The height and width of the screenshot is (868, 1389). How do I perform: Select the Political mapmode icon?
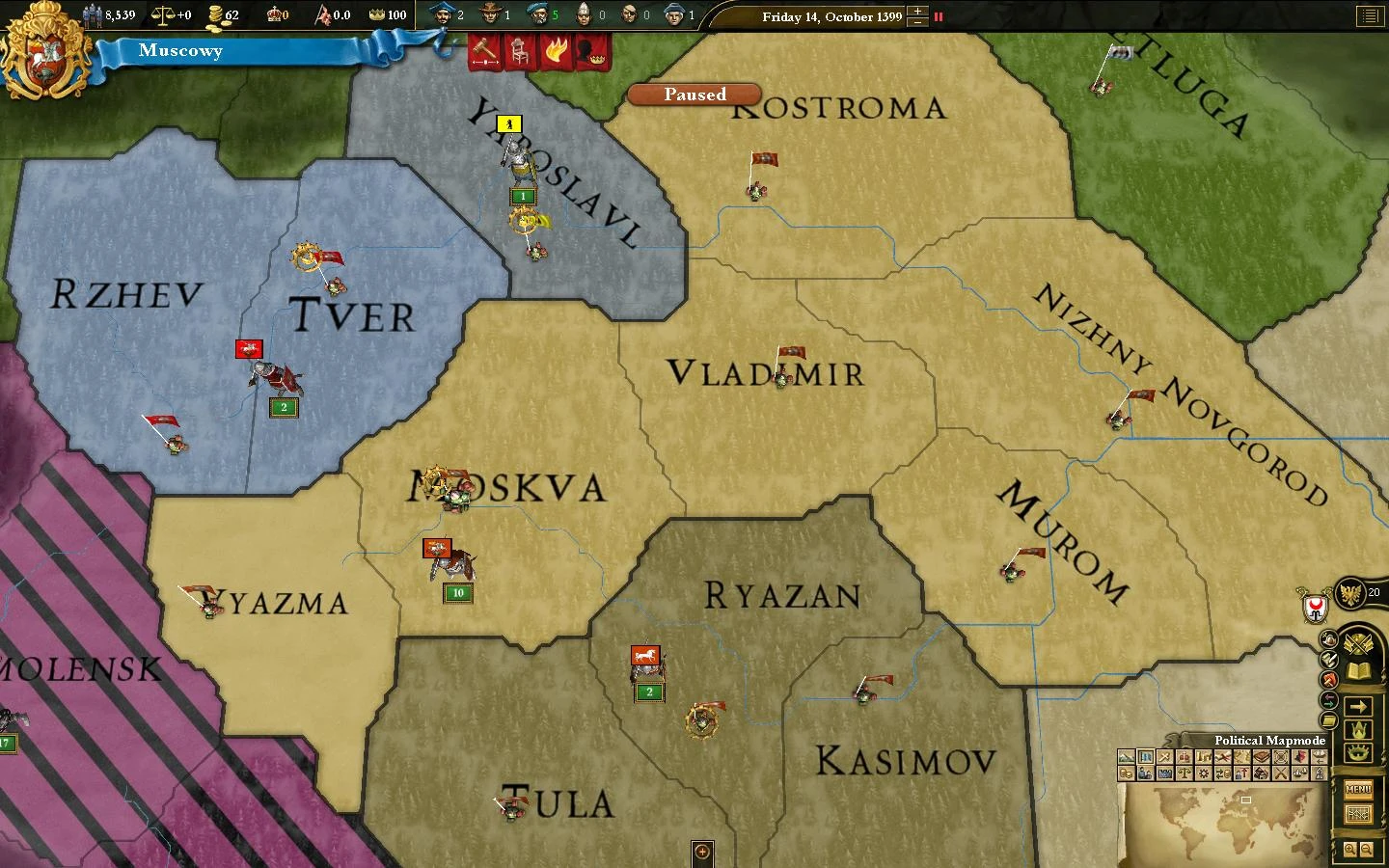pyautogui.click(x=1145, y=756)
